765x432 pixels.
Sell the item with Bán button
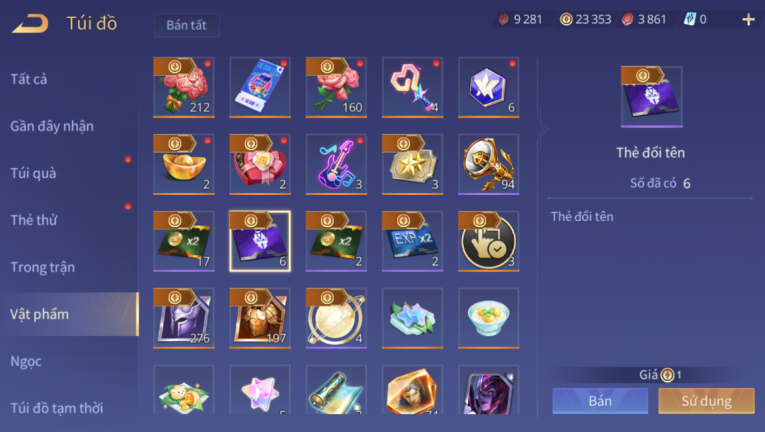pyautogui.click(x=600, y=401)
